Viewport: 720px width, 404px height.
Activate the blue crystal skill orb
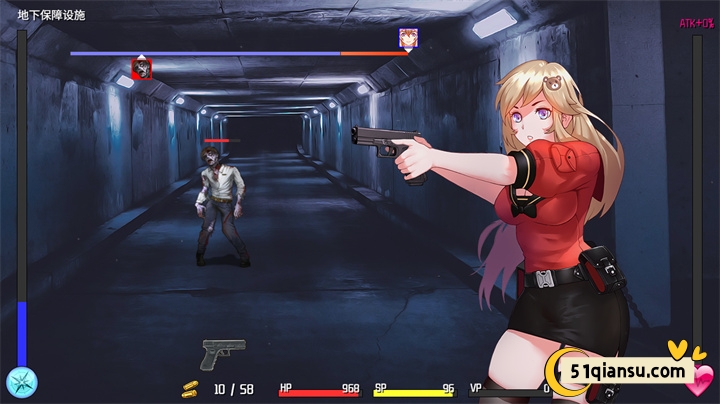[21, 382]
